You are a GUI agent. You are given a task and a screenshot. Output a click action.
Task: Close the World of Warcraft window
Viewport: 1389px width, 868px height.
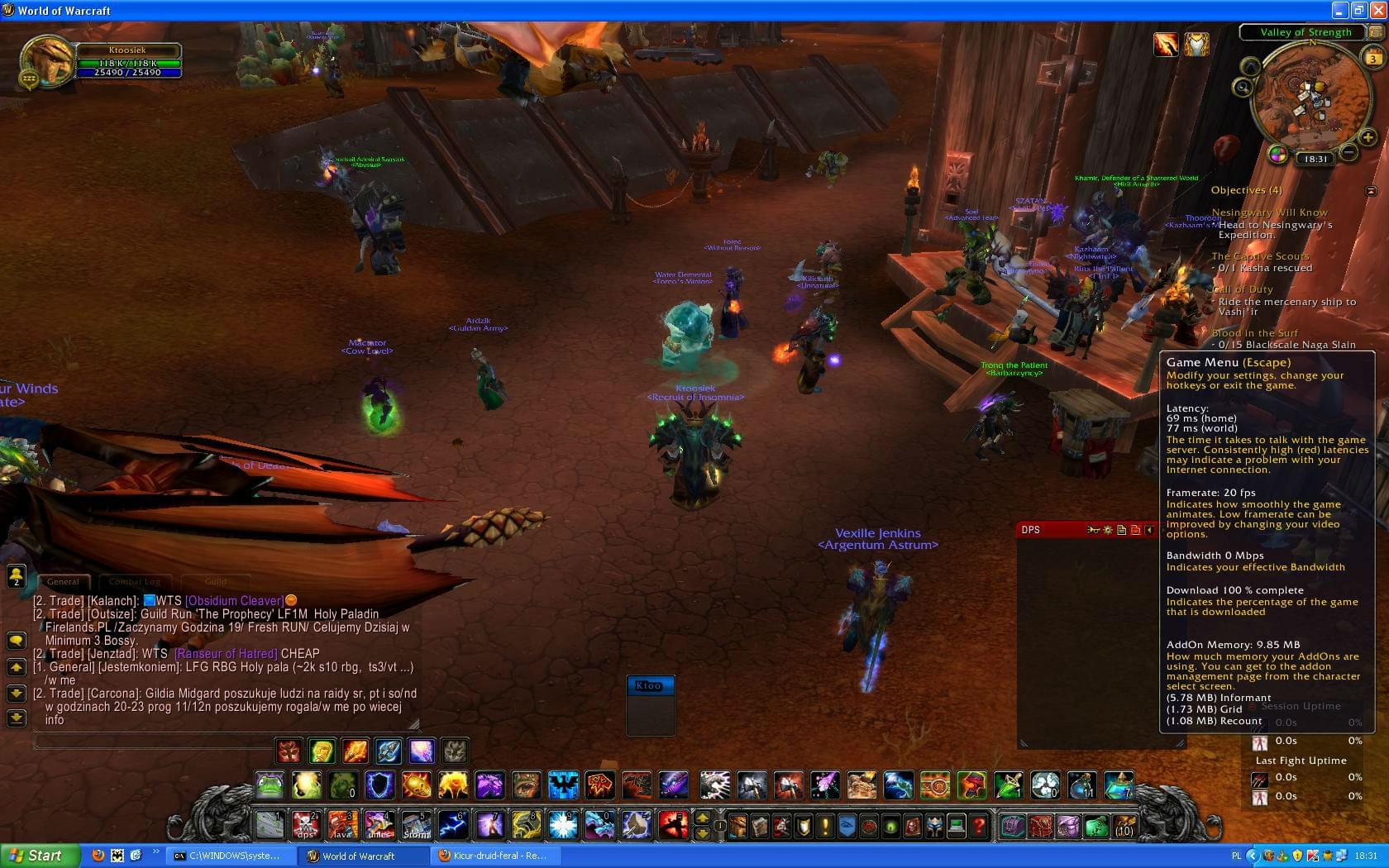click(1377, 11)
